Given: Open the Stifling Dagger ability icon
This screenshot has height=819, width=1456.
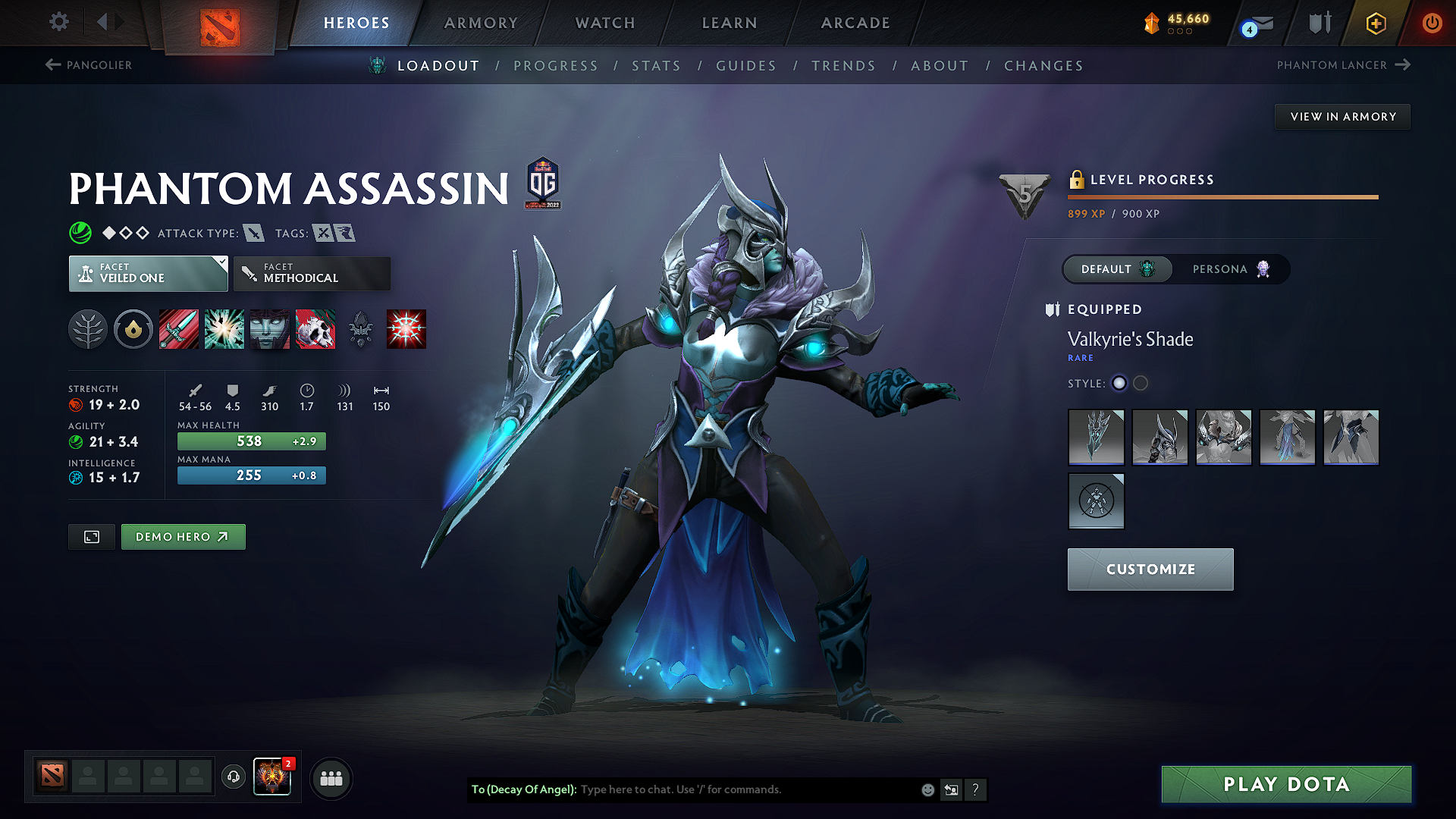Looking at the screenshot, I should coord(178,329).
